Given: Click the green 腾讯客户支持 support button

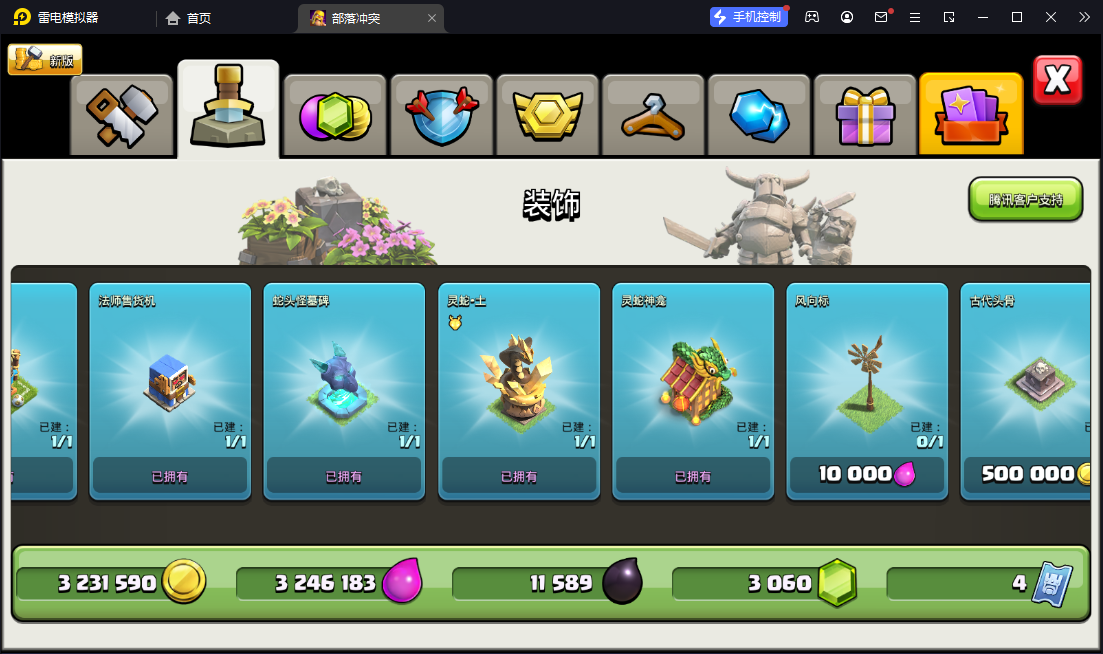Looking at the screenshot, I should click(x=1025, y=200).
